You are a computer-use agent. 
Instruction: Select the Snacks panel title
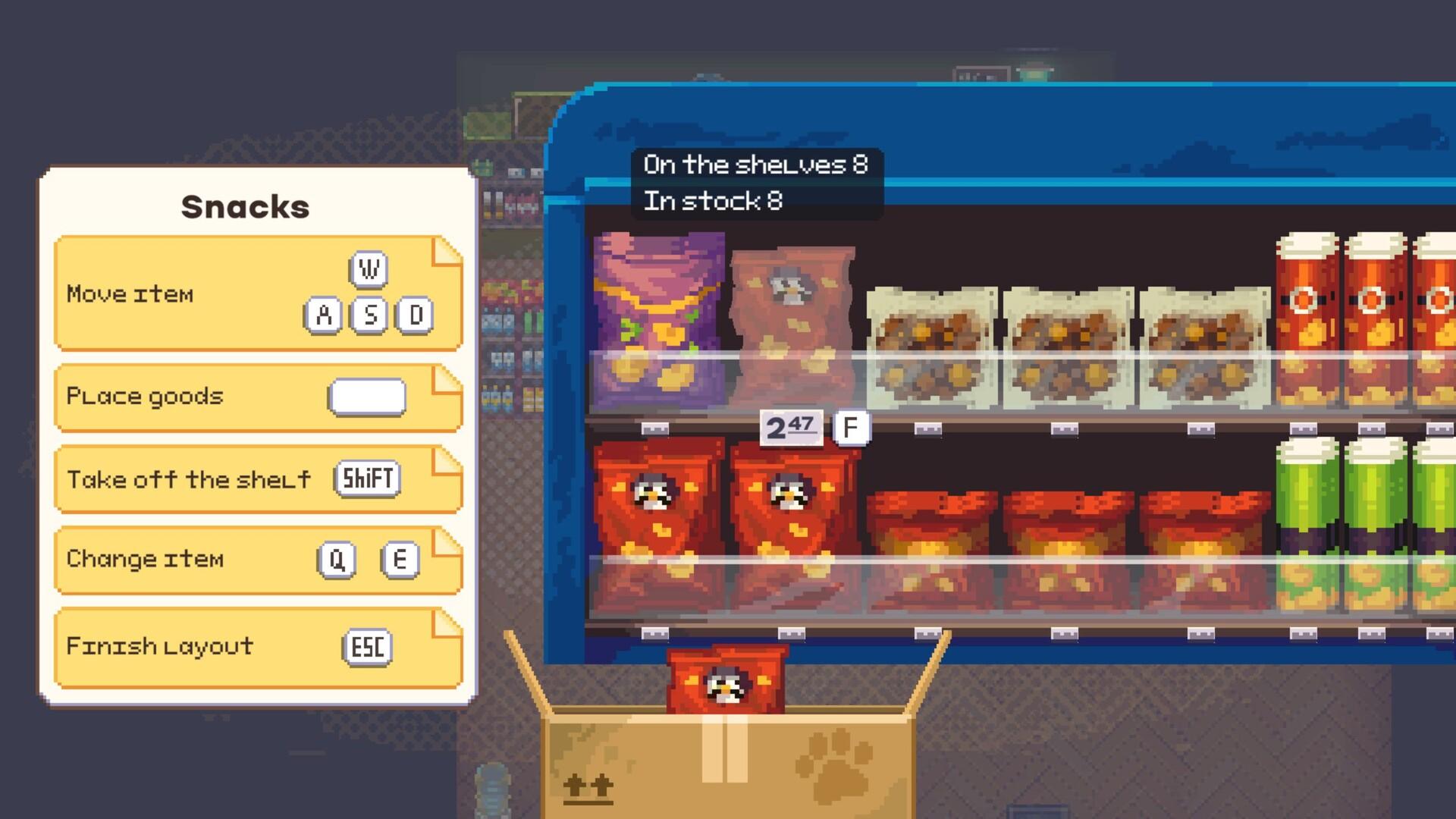(x=246, y=206)
